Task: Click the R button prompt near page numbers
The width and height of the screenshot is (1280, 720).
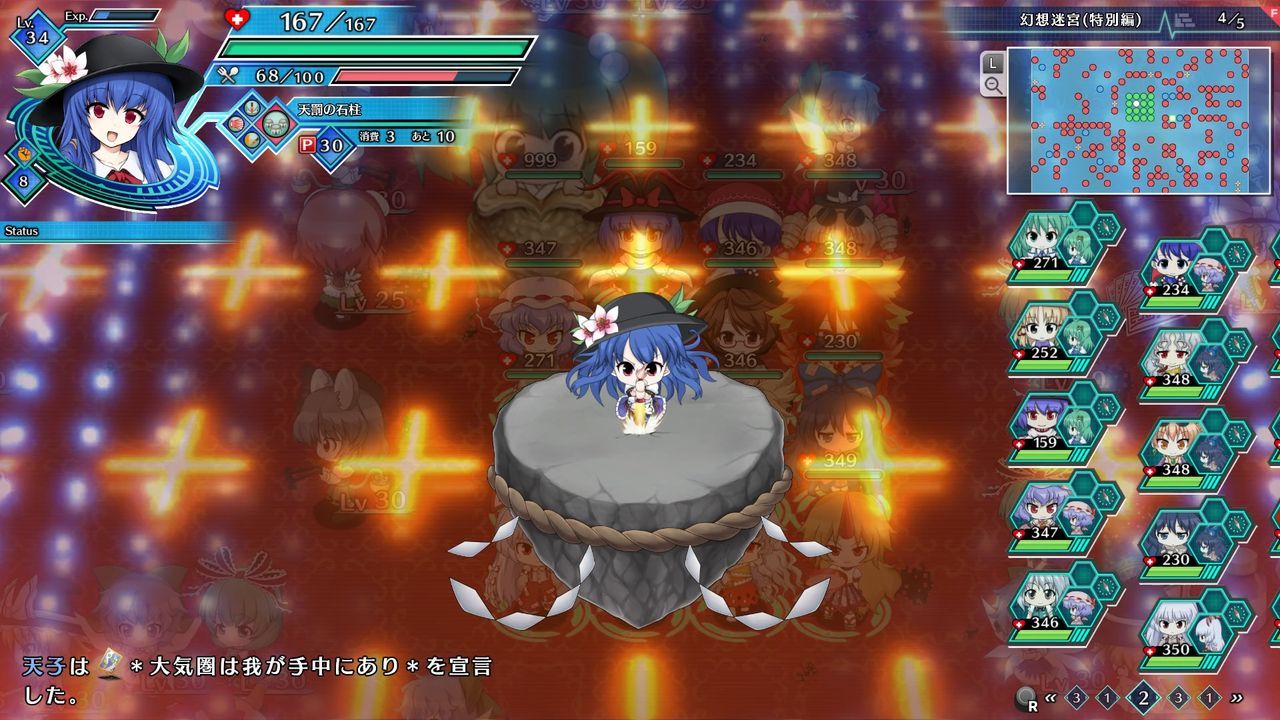Action: (1025, 699)
